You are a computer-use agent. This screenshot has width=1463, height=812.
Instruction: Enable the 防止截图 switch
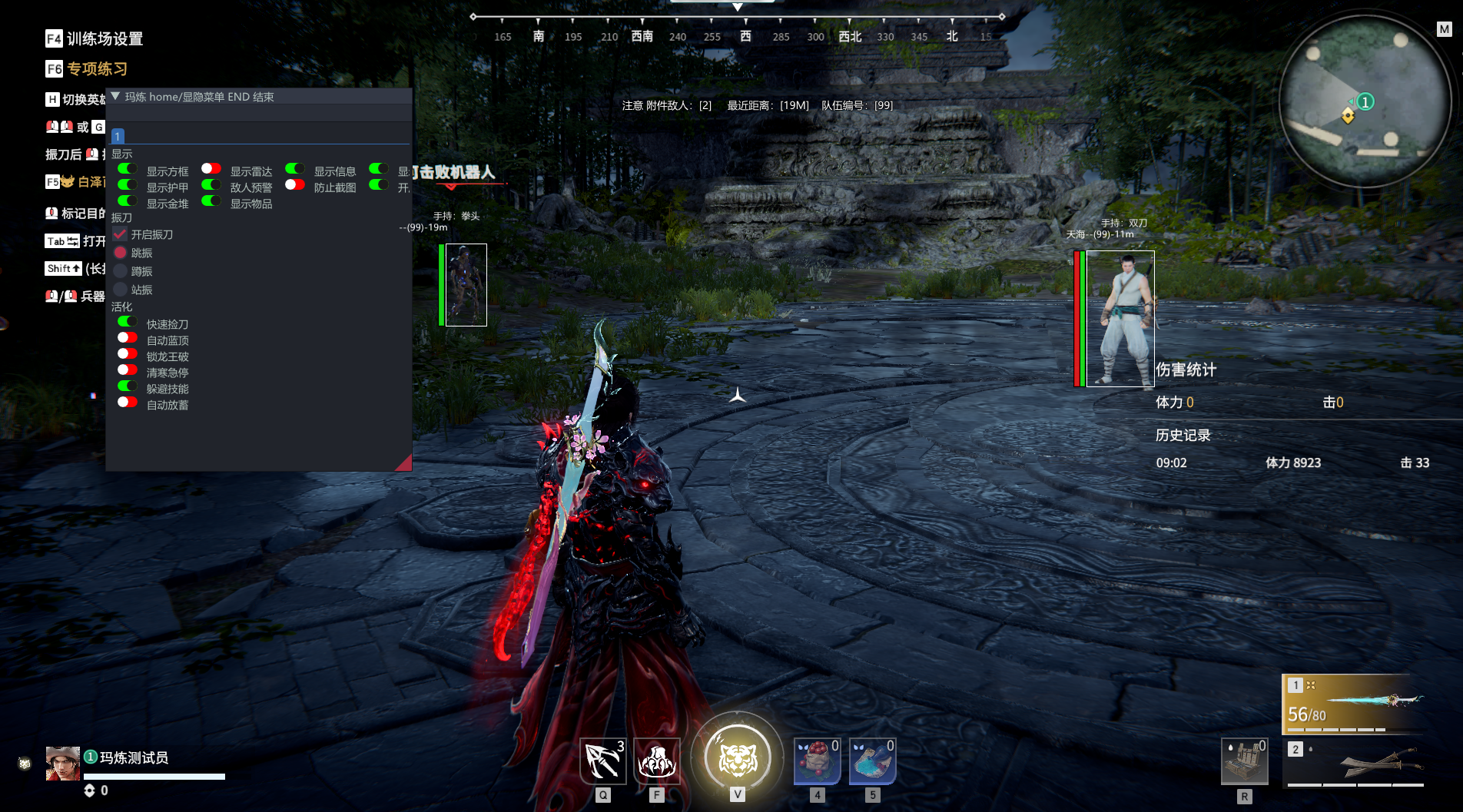(295, 185)
